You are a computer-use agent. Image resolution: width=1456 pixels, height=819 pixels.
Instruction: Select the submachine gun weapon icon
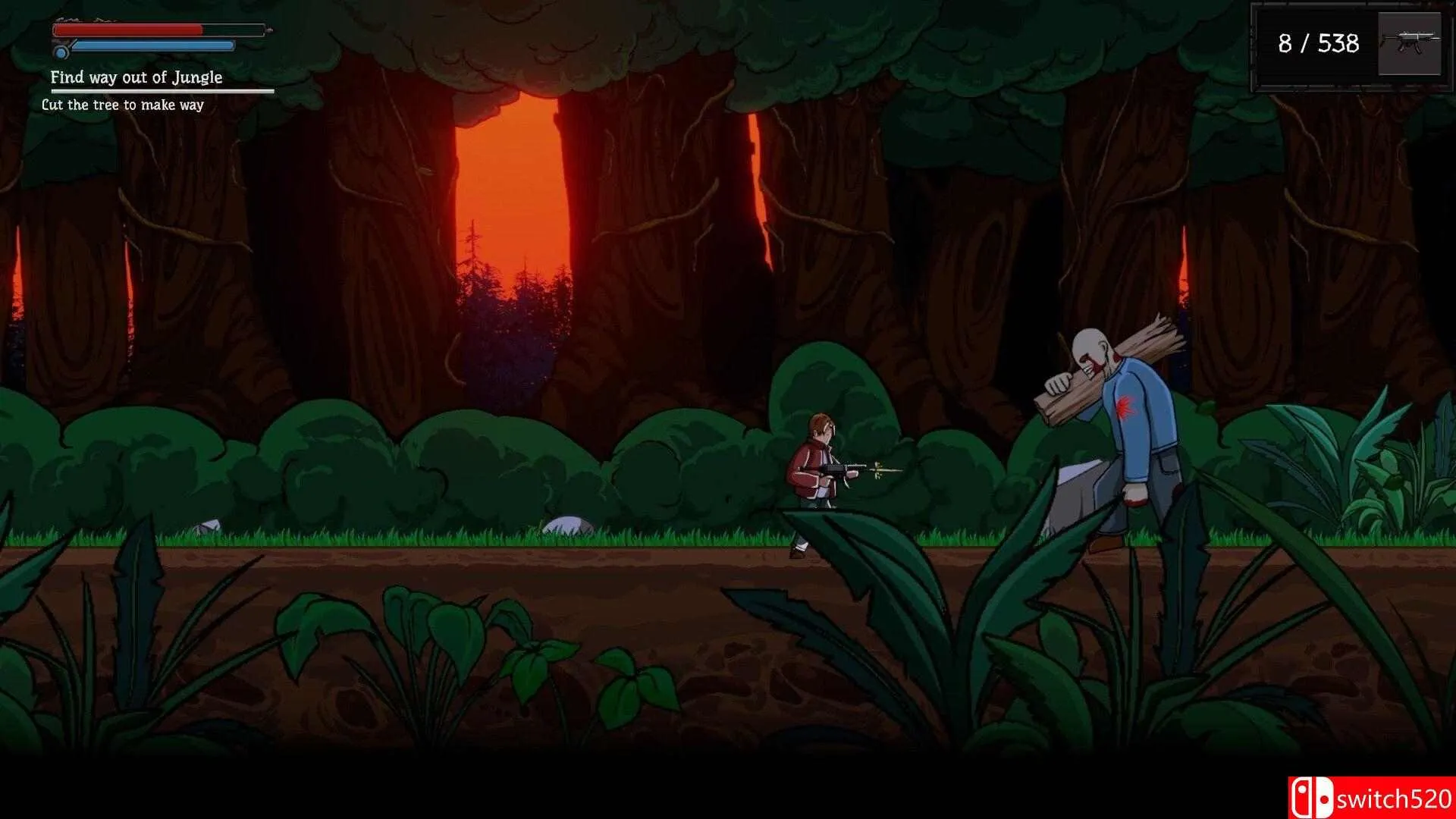tap(1409, 43)
